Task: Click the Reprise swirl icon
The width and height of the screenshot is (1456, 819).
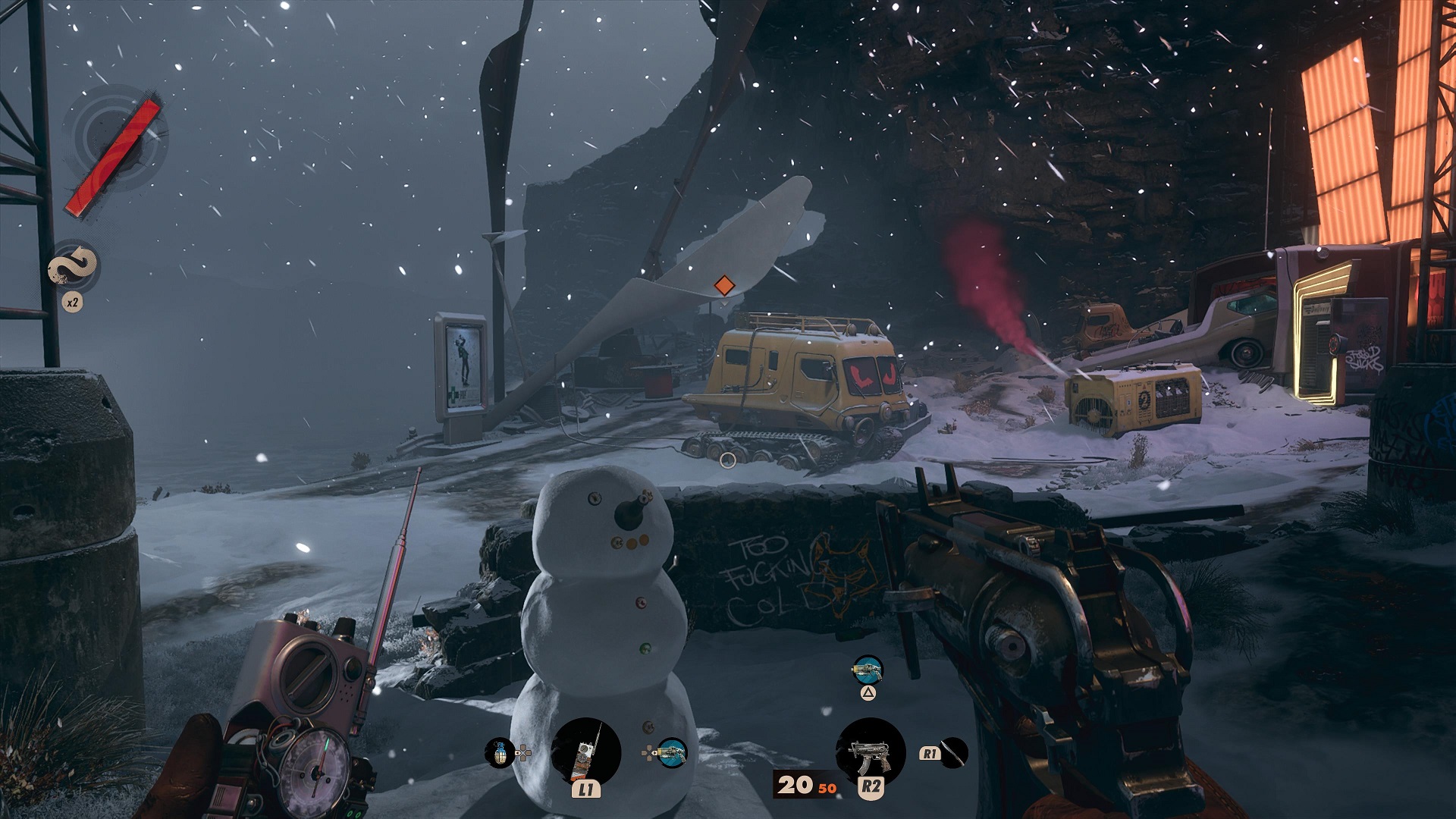Action: 73,267
